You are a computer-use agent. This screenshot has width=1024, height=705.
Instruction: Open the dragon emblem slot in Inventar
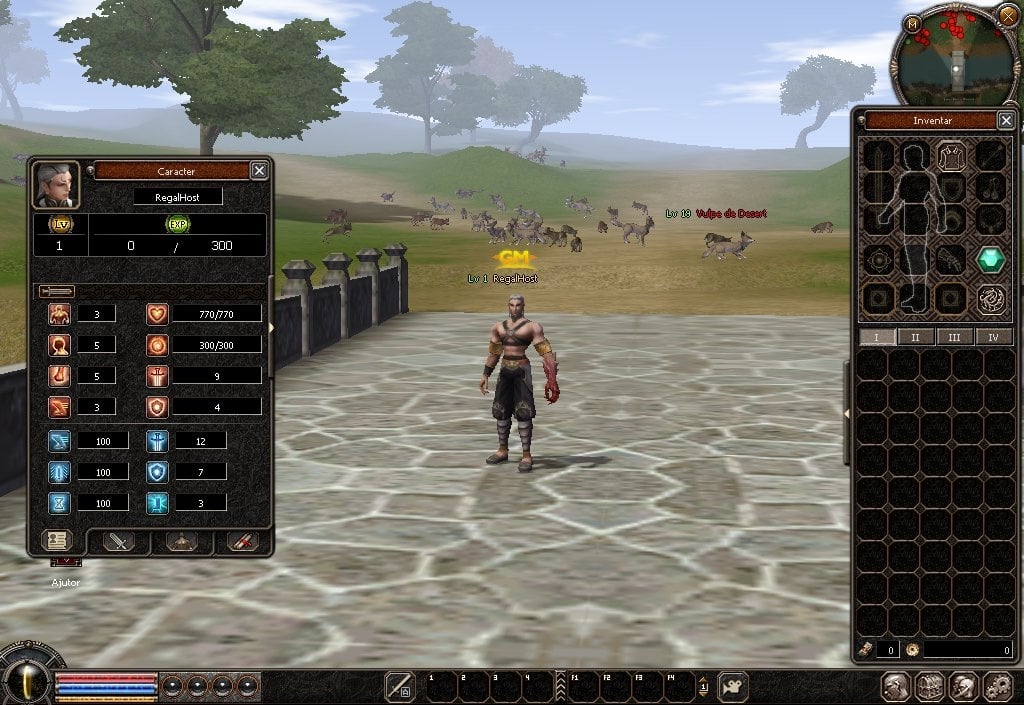[x=990, y=298]
